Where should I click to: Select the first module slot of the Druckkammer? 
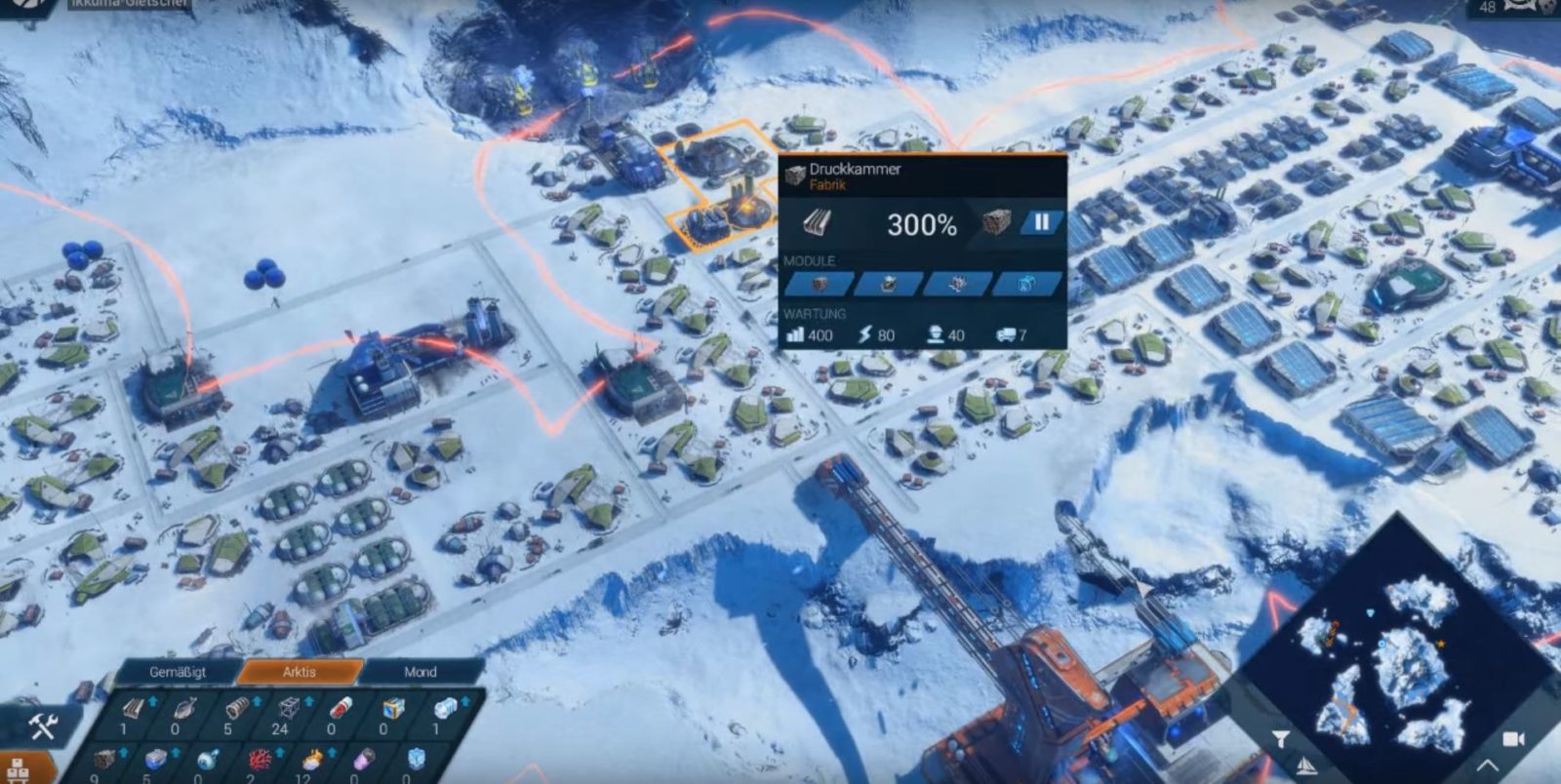tap(818, 284)
